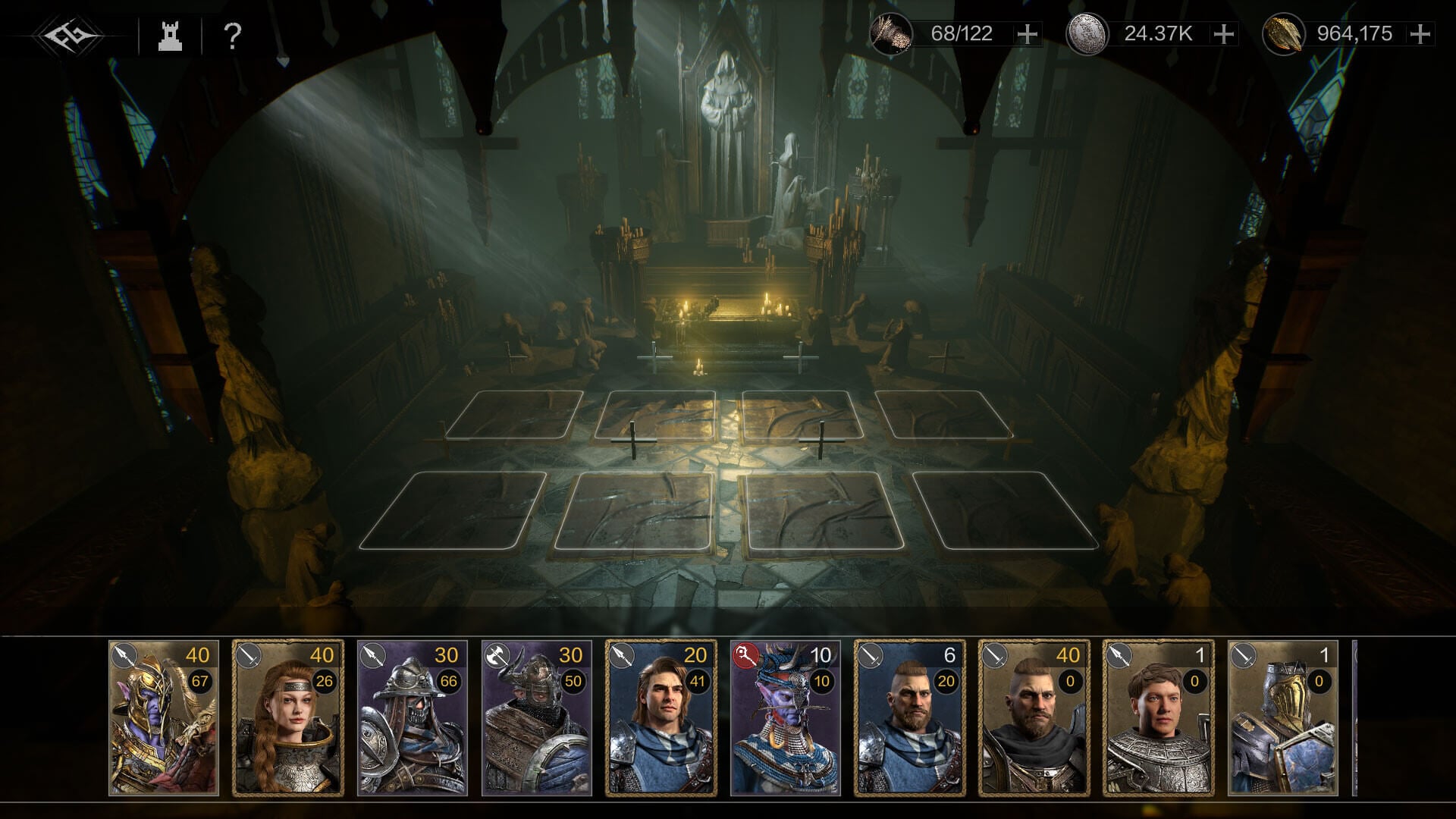Select the purple-skinned golden armored hero card
Viewport: 1456px width, 819px height.
tap(164, 717)
